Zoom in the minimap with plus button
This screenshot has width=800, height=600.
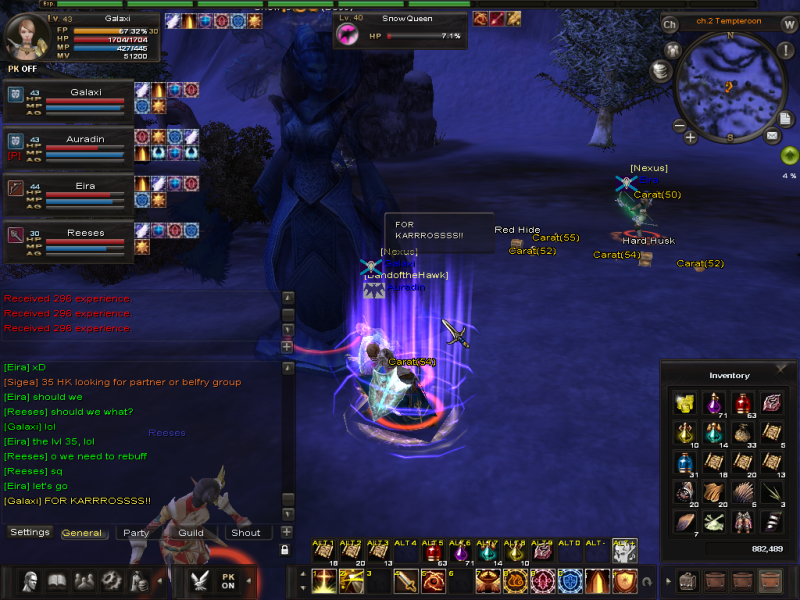point(691,137)
